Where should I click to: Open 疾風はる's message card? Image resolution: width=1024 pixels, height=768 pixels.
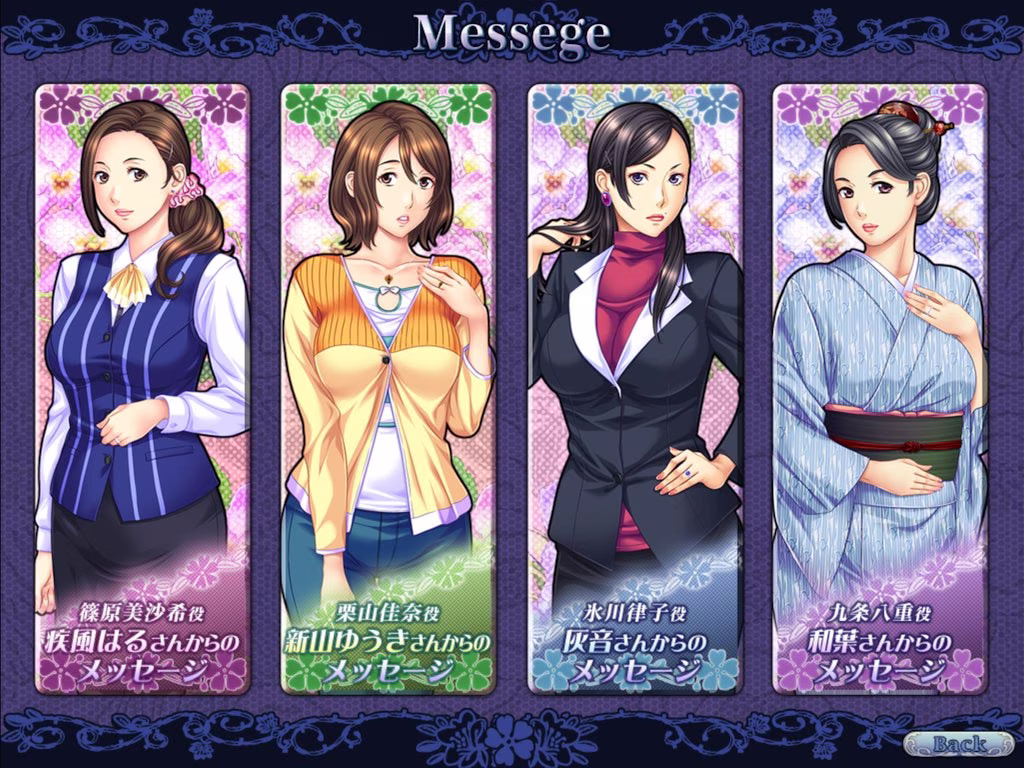[x=142, y=388]
